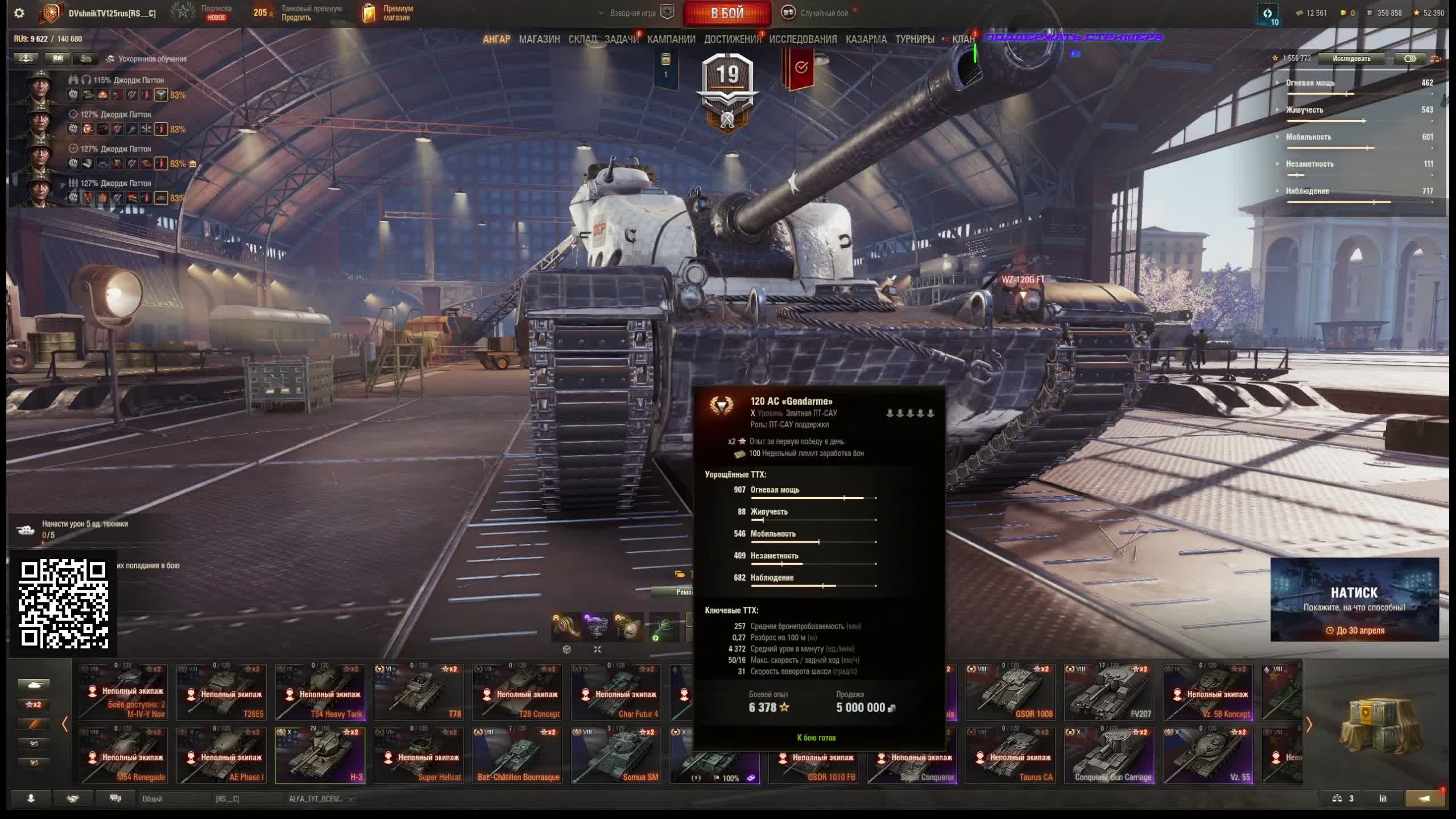Switch to the МАГАЗИН tab
1456x819 pixels.
point(539,39)
